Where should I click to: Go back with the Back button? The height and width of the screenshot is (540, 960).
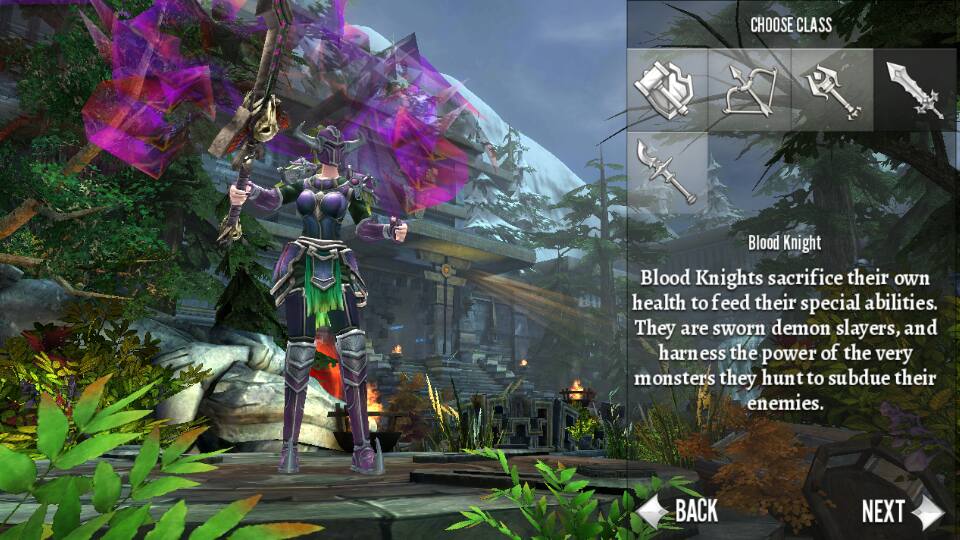pyautogui.click(x=679, y=511)
